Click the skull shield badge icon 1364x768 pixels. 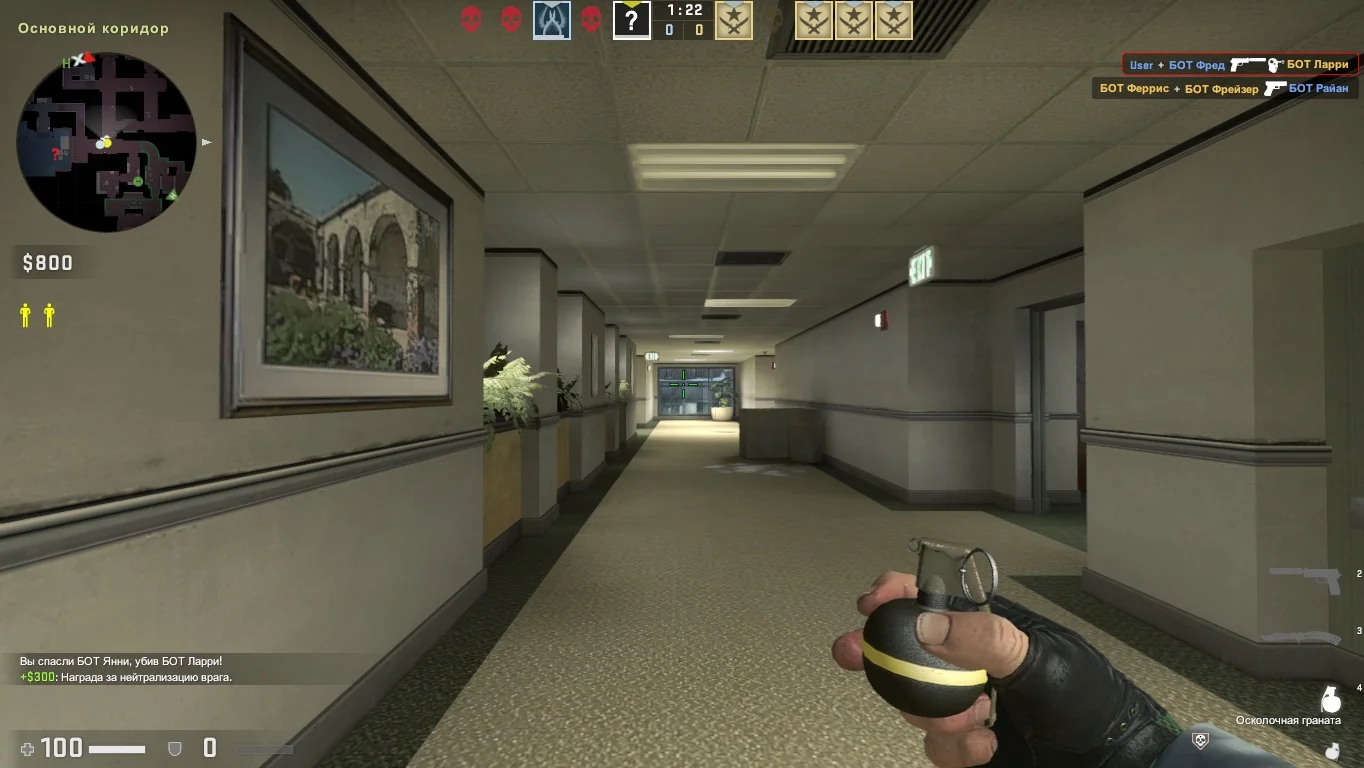click(1201, 740)
